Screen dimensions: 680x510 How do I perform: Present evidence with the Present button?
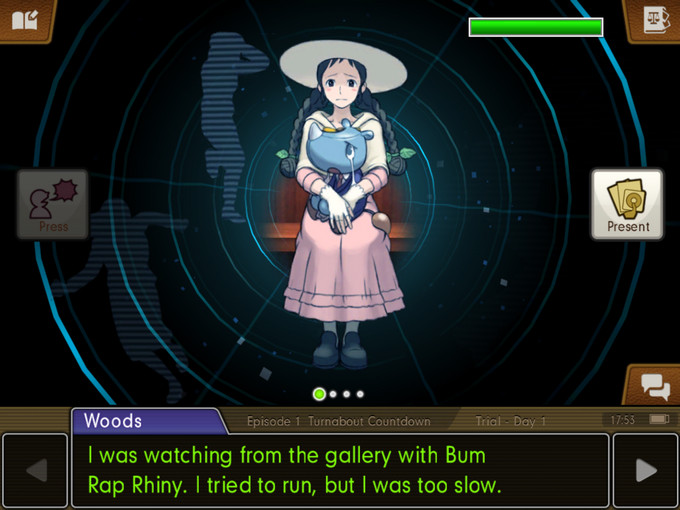(x=627, y=204)
